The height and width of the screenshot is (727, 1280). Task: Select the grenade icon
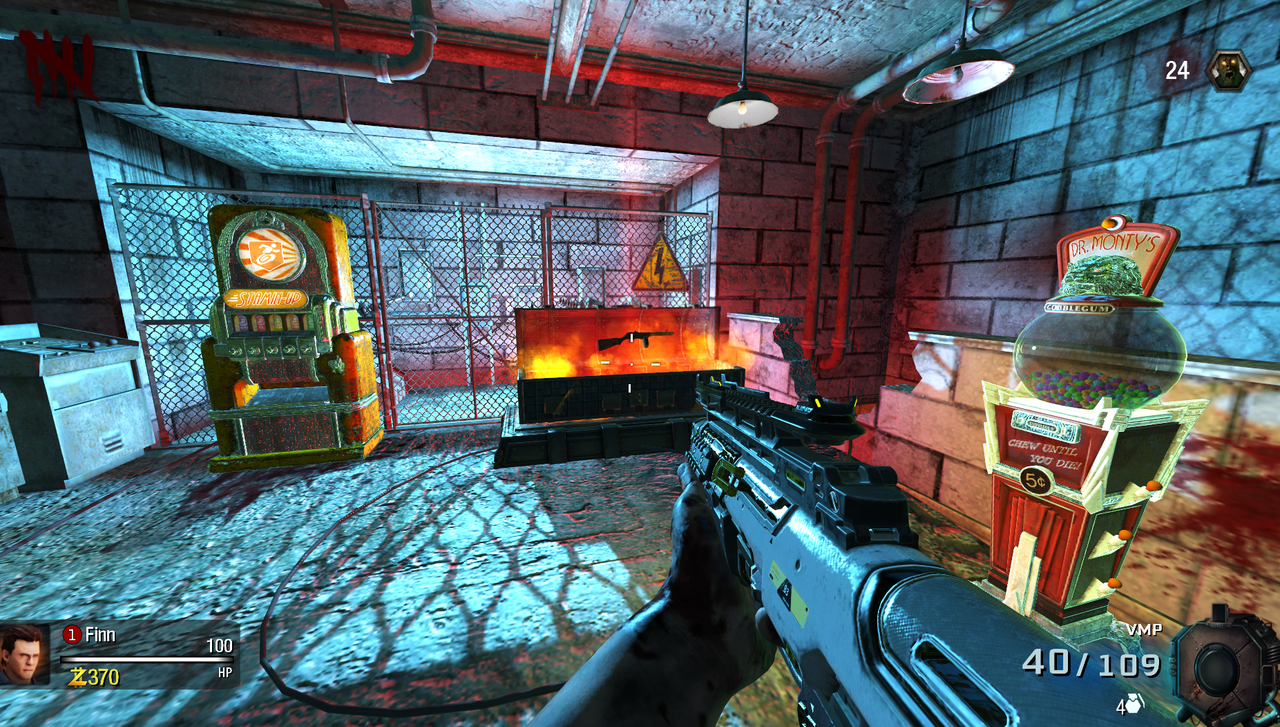pos(1134,703)
